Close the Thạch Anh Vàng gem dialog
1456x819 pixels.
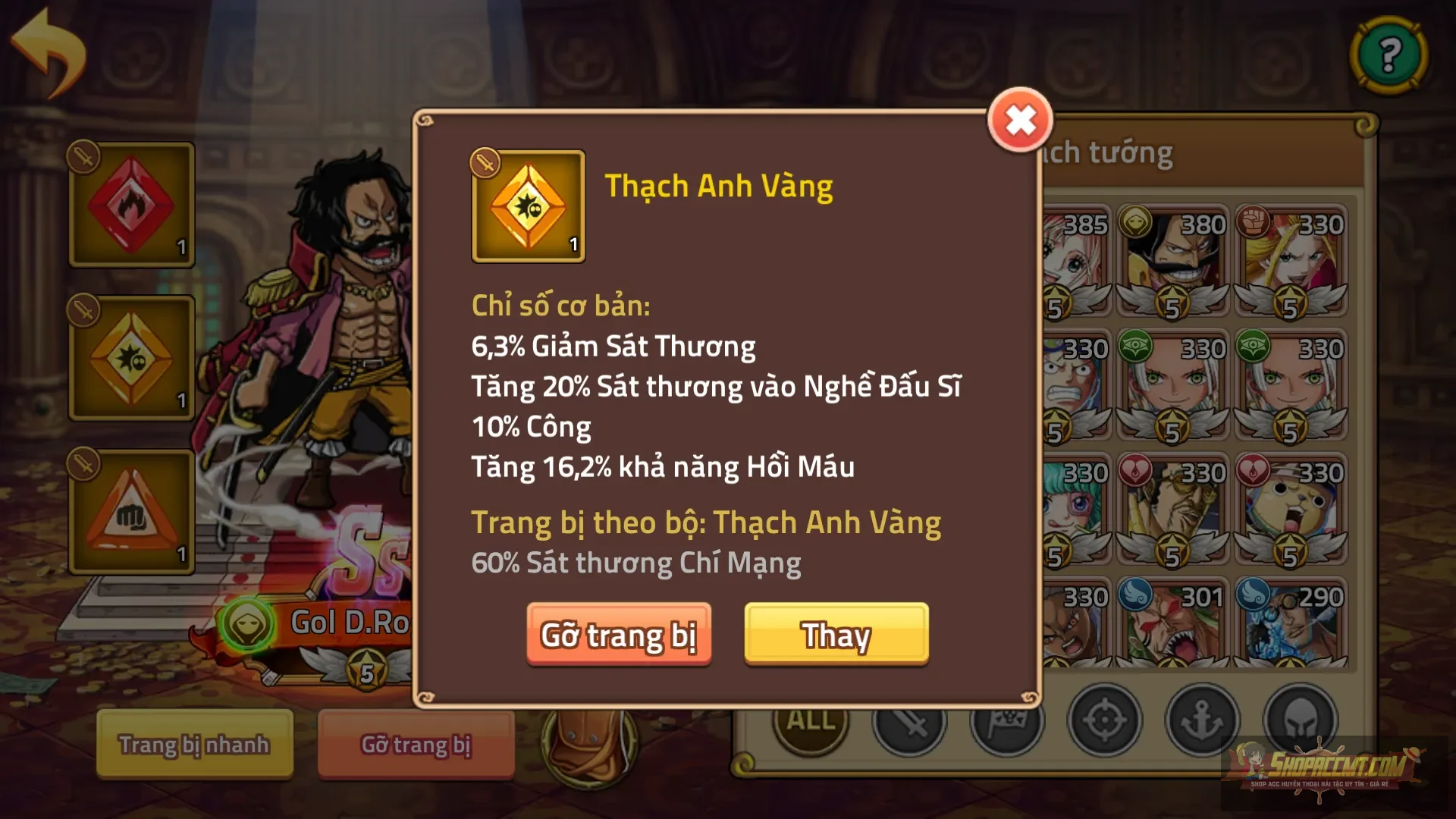click(x=1021, y=118)
